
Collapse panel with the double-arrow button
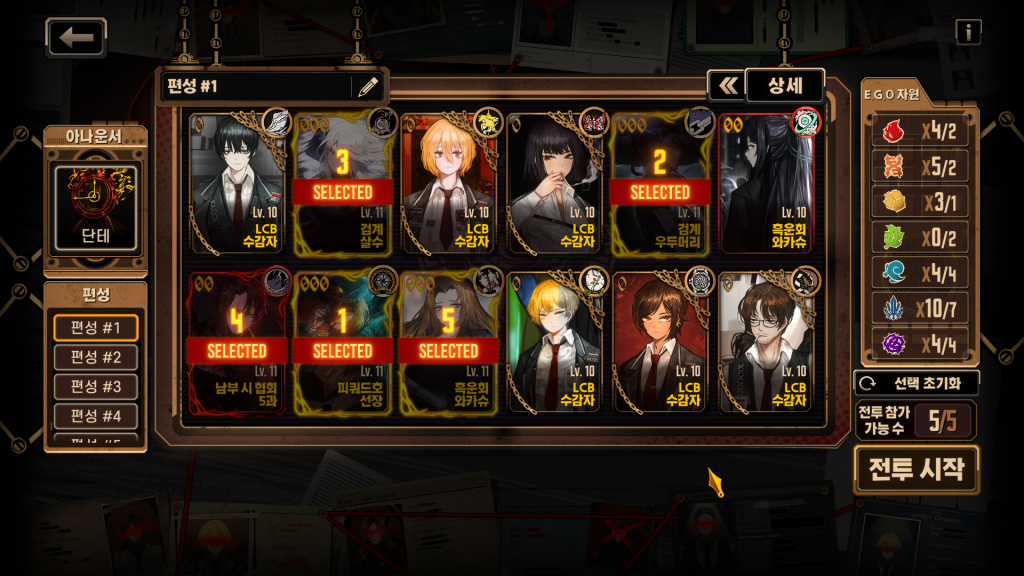(727, 86)
